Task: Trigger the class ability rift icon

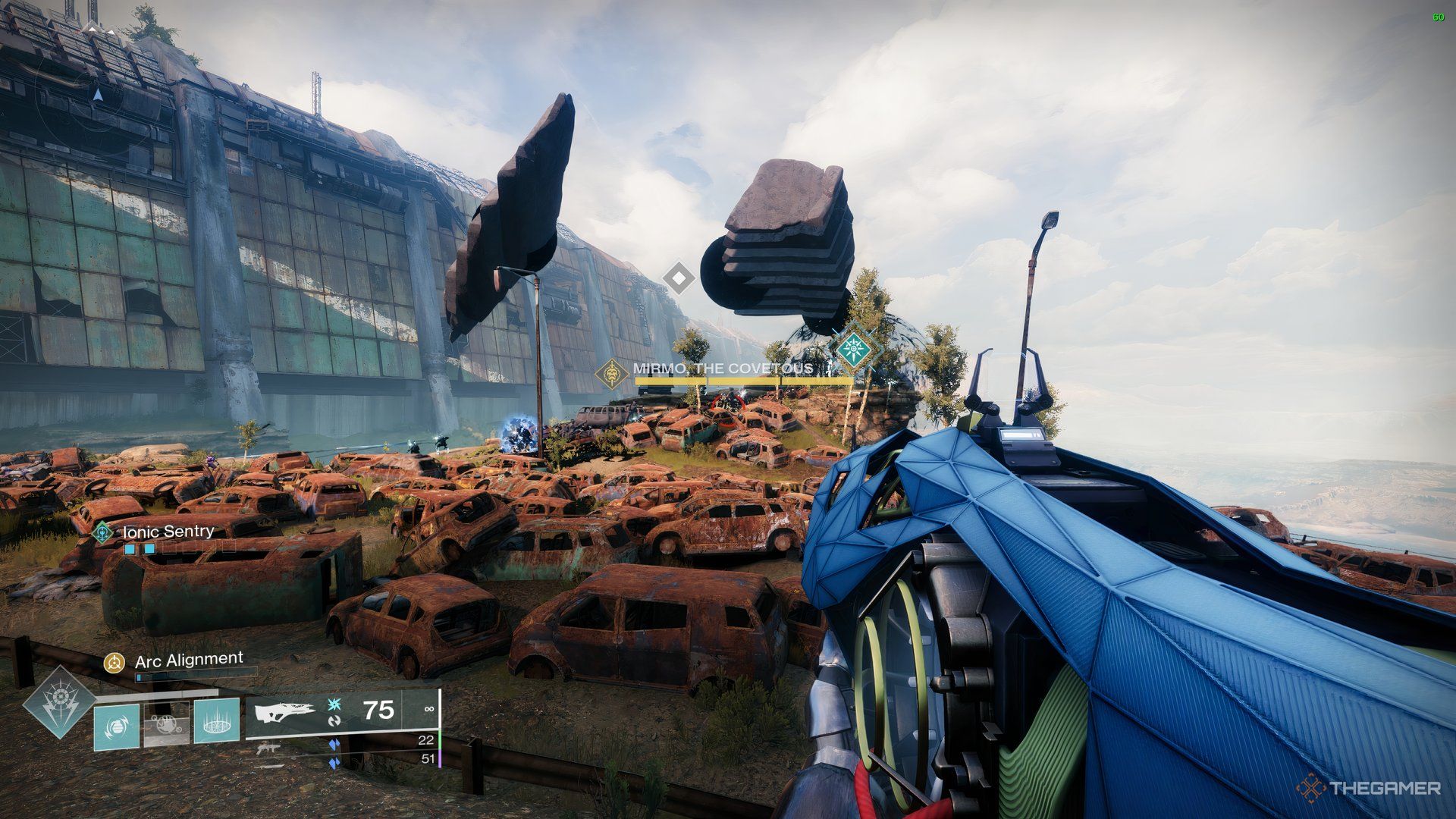Action: point(216,720)
